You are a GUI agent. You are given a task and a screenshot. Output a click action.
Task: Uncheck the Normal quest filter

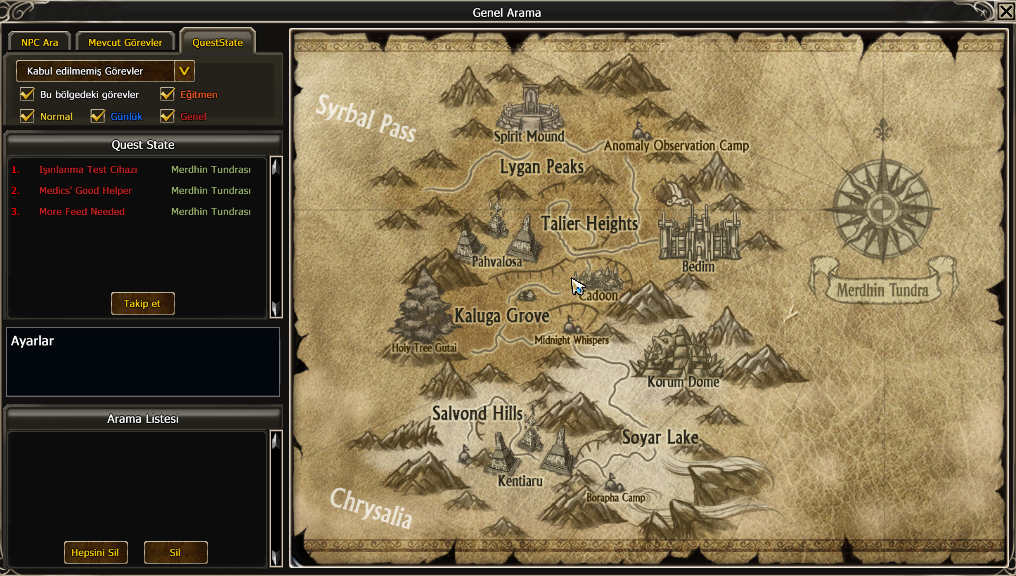[27, 117]
